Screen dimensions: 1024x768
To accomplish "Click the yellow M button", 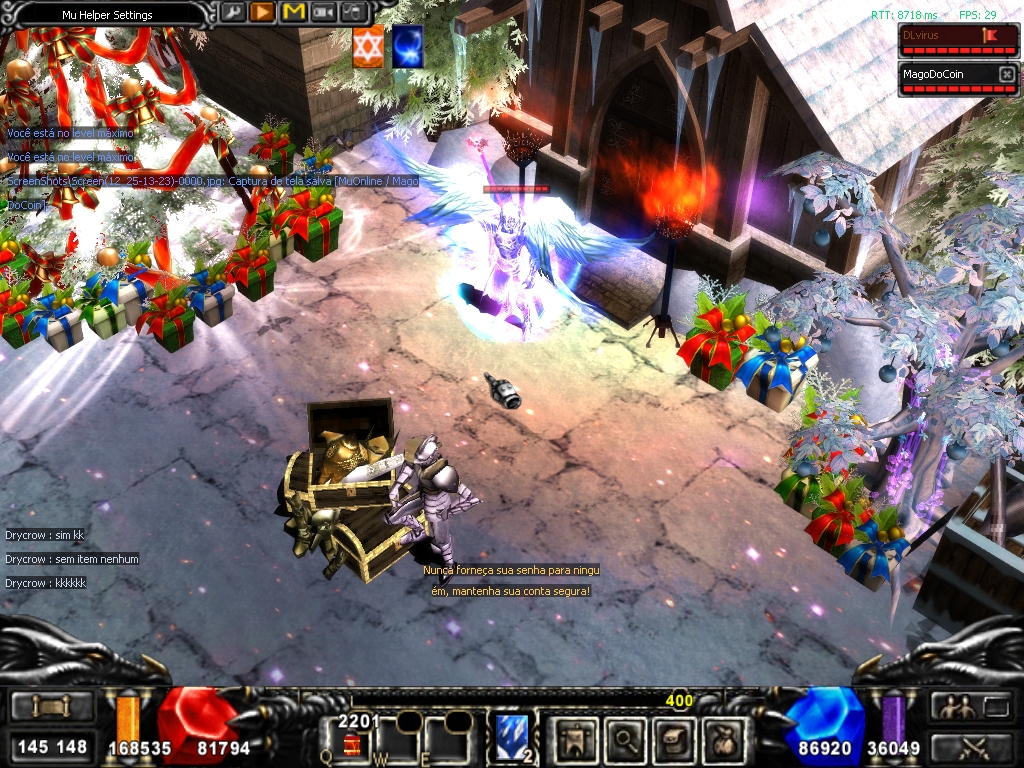I will pyautogui.click(x=293, y=13).
